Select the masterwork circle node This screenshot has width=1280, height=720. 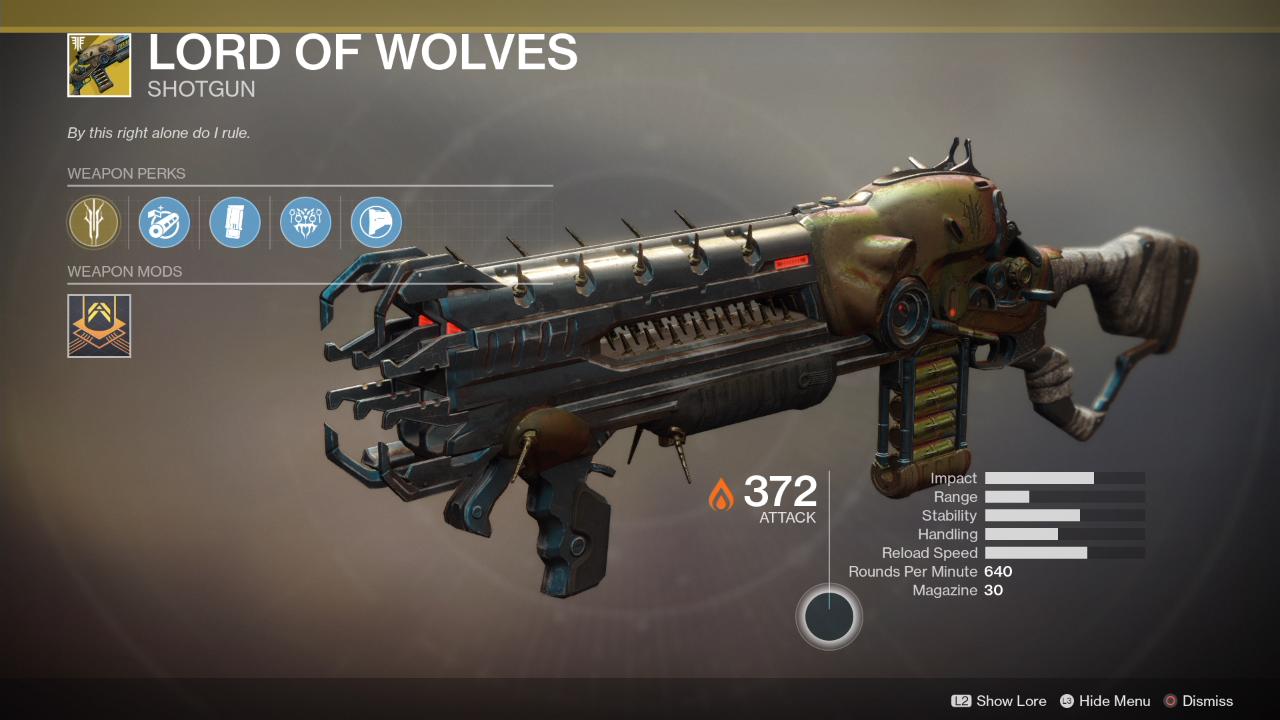point(829,616)
